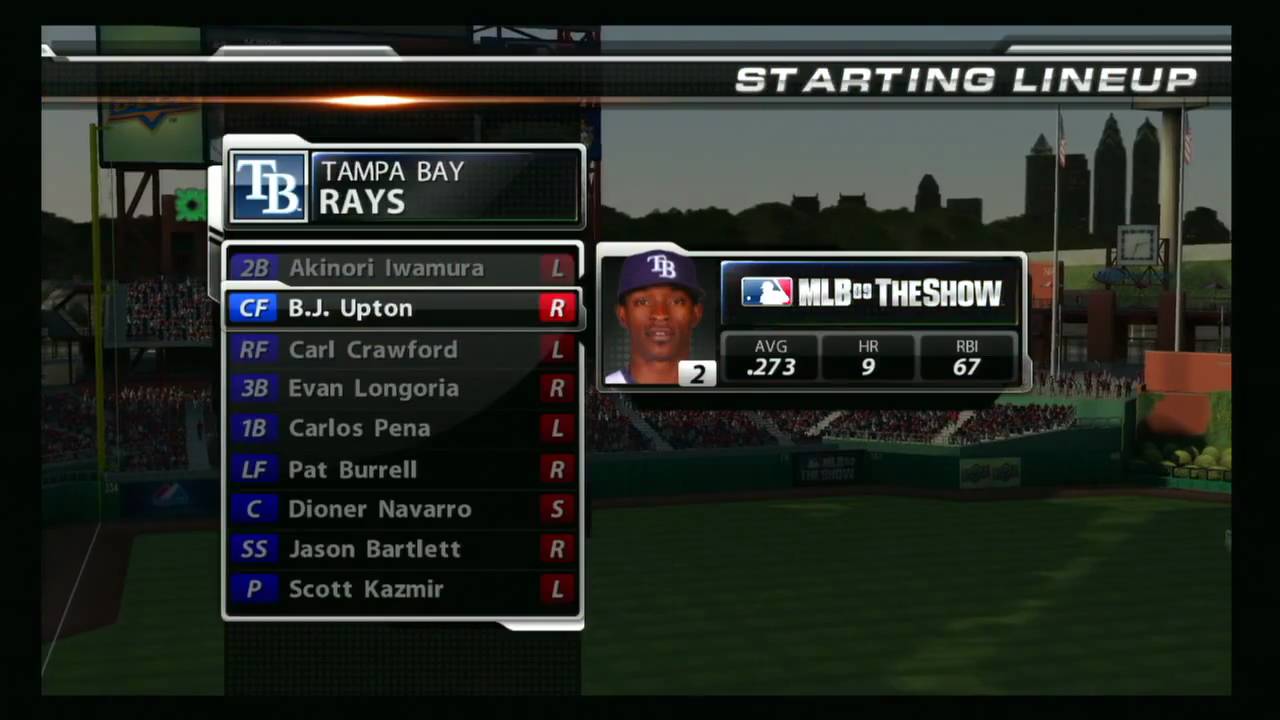
Task: Click the P position badge beside Kazmir
Action: click(254, 589)
